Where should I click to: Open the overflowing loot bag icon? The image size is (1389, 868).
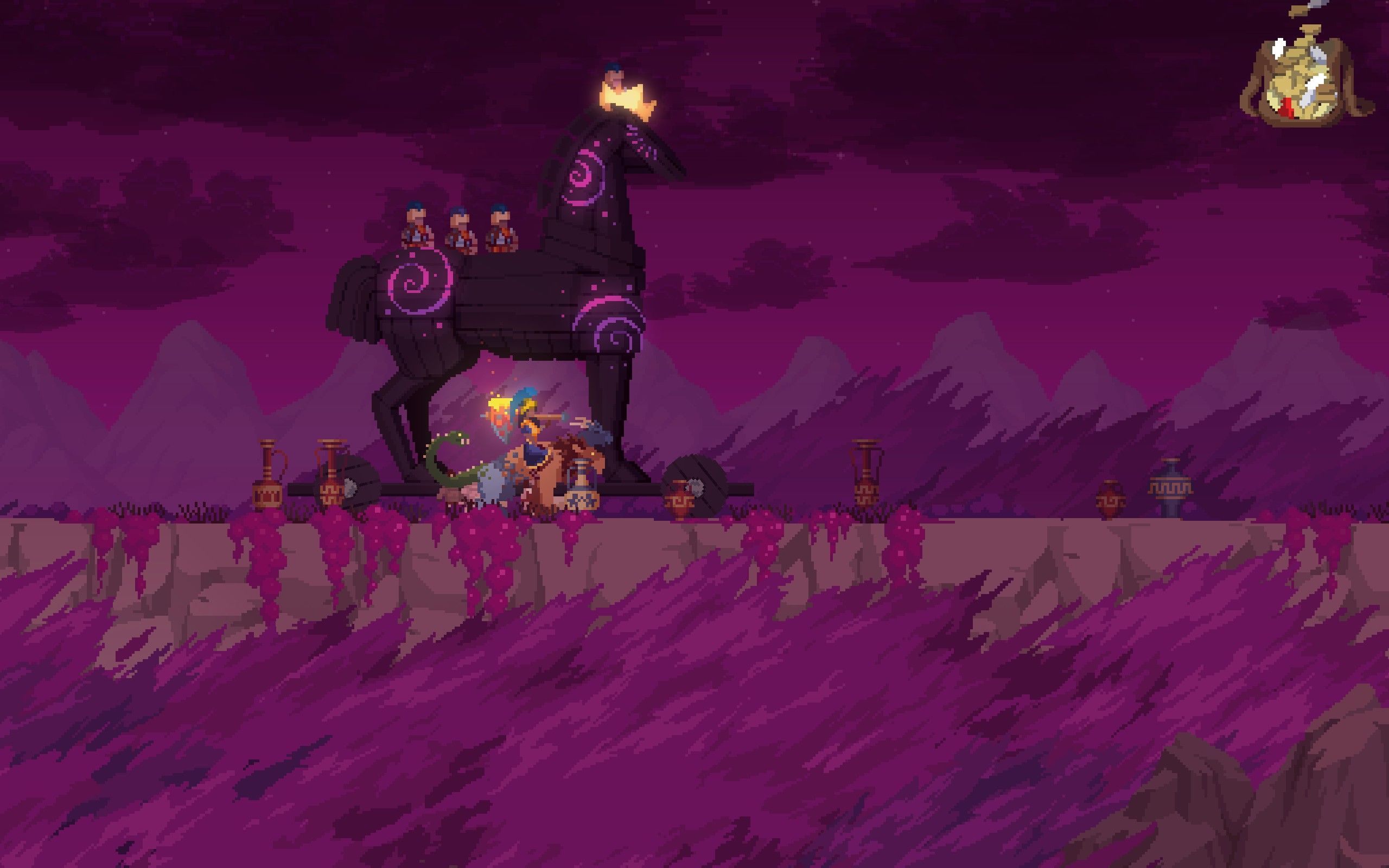point(1304,86)
